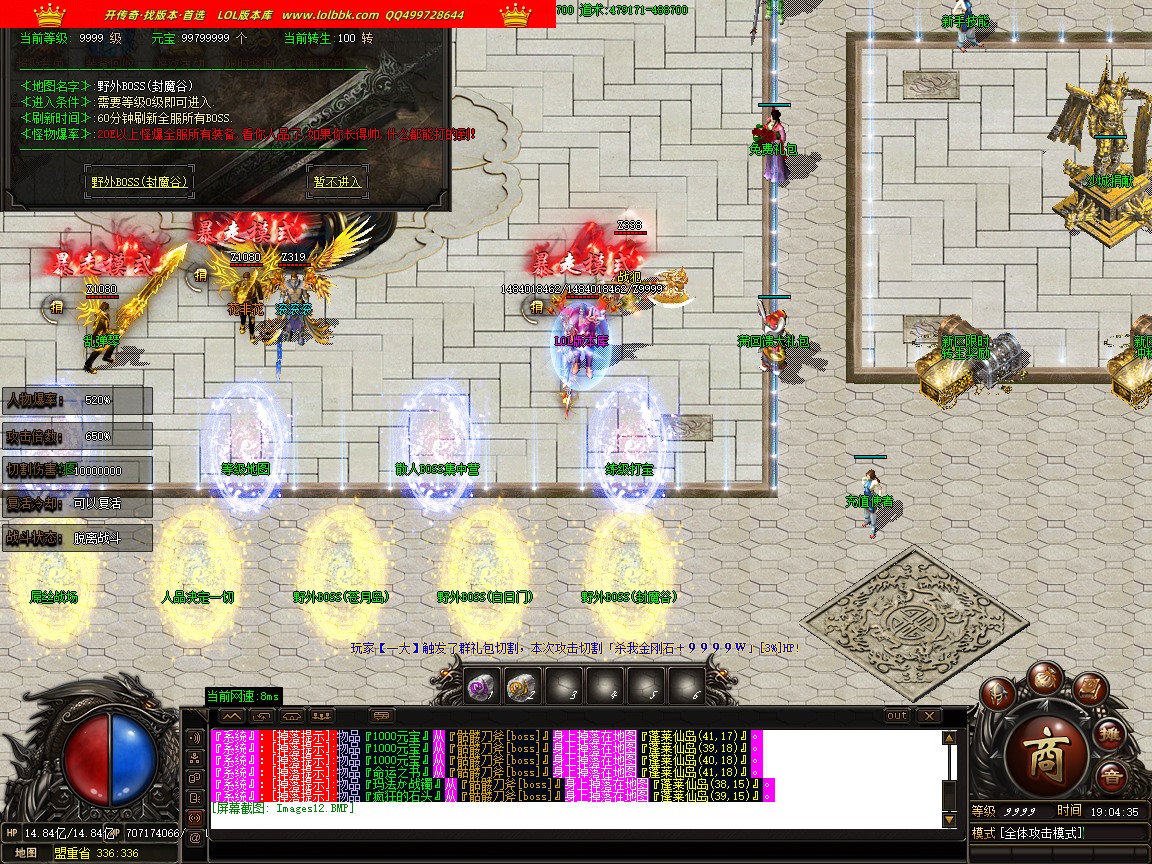Open the map via the 地图 label
The width and height of the screenshot is (1152, 864).
26,852
